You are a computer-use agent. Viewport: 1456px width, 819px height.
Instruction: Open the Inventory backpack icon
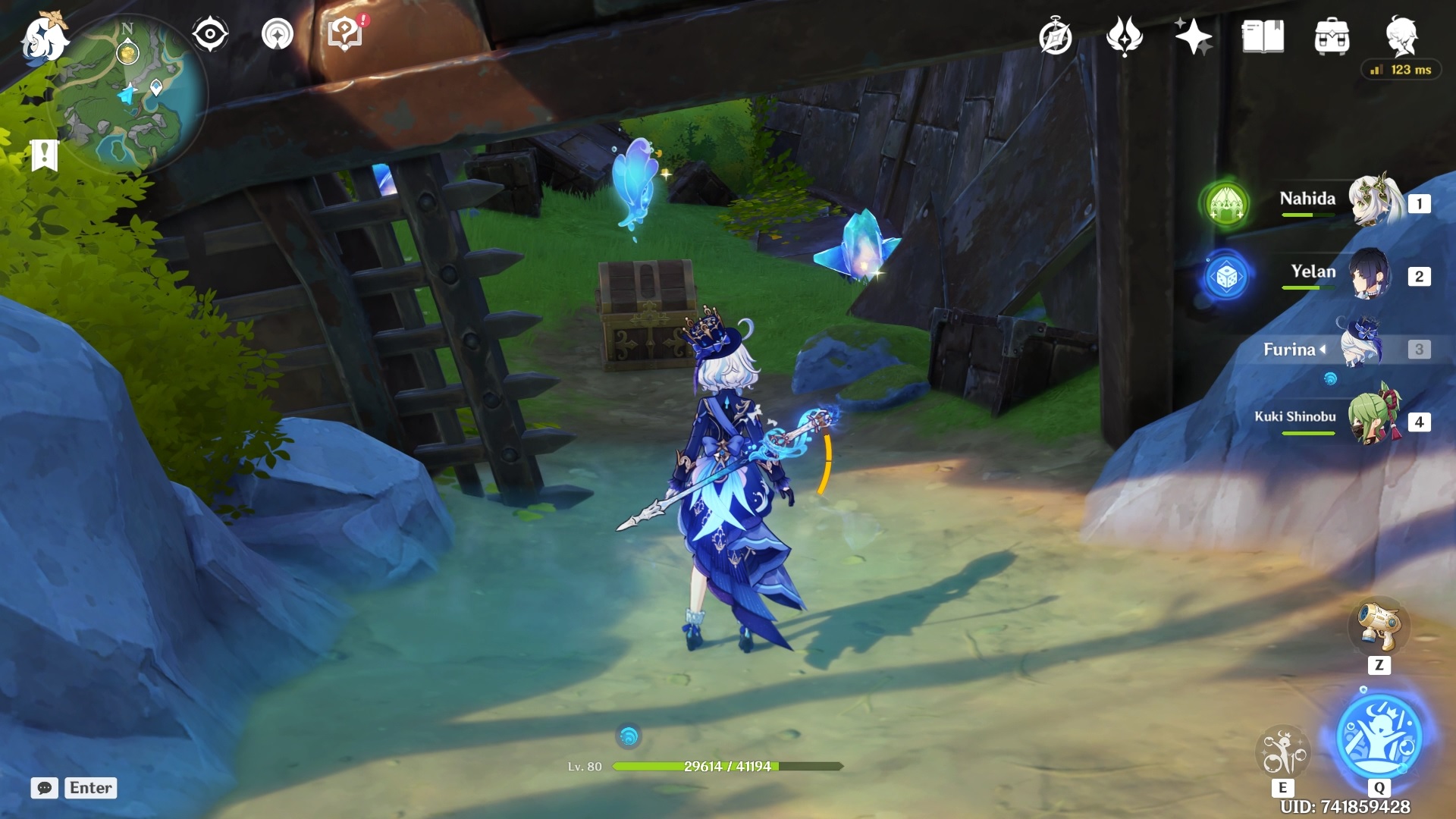click(x=1332, y=37)
